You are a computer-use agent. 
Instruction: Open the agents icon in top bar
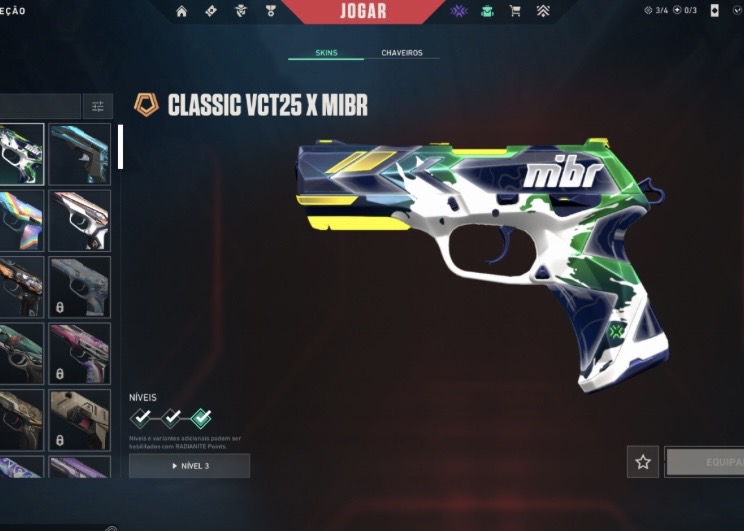tap(240, 11)
